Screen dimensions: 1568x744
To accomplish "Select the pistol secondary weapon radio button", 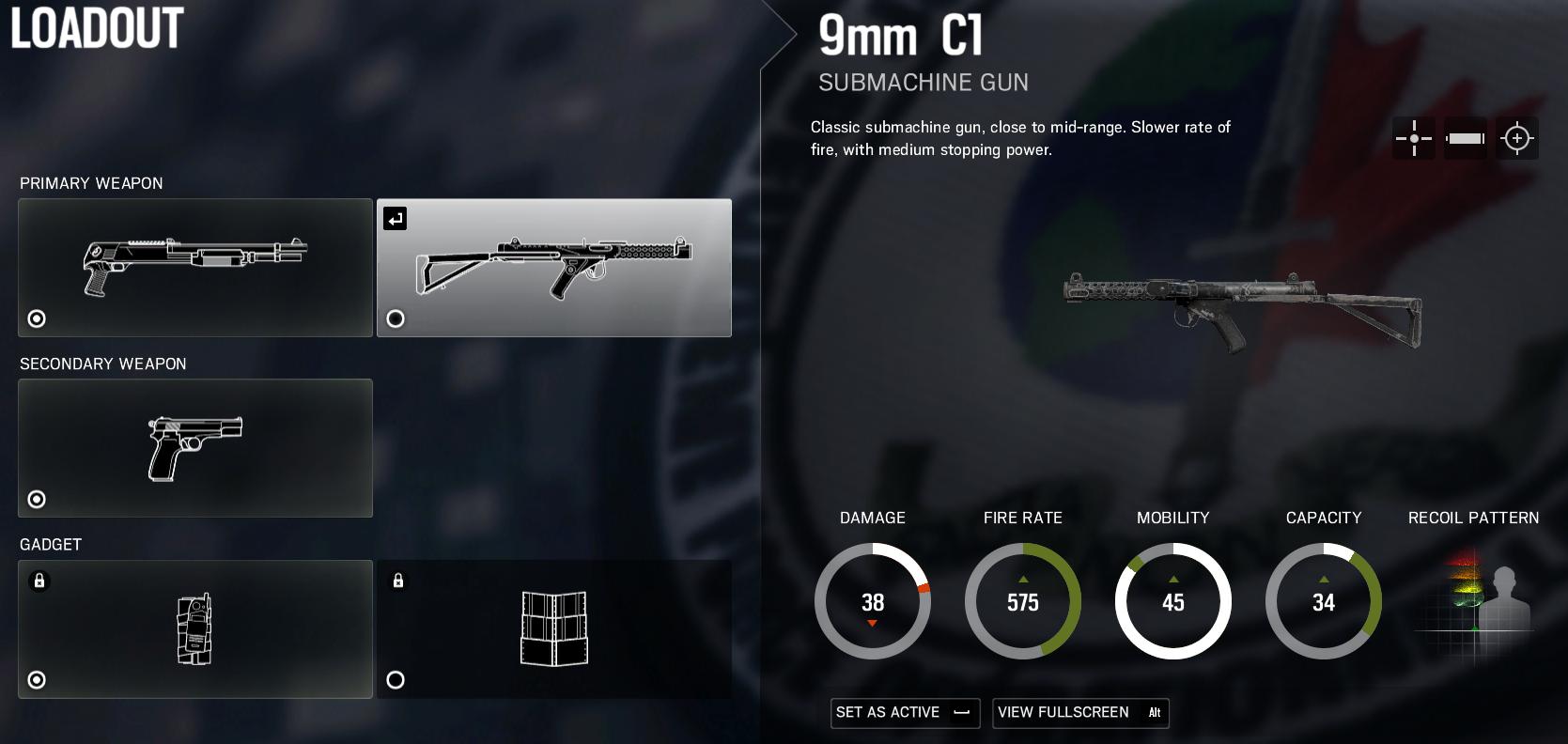I will [37, 500].
